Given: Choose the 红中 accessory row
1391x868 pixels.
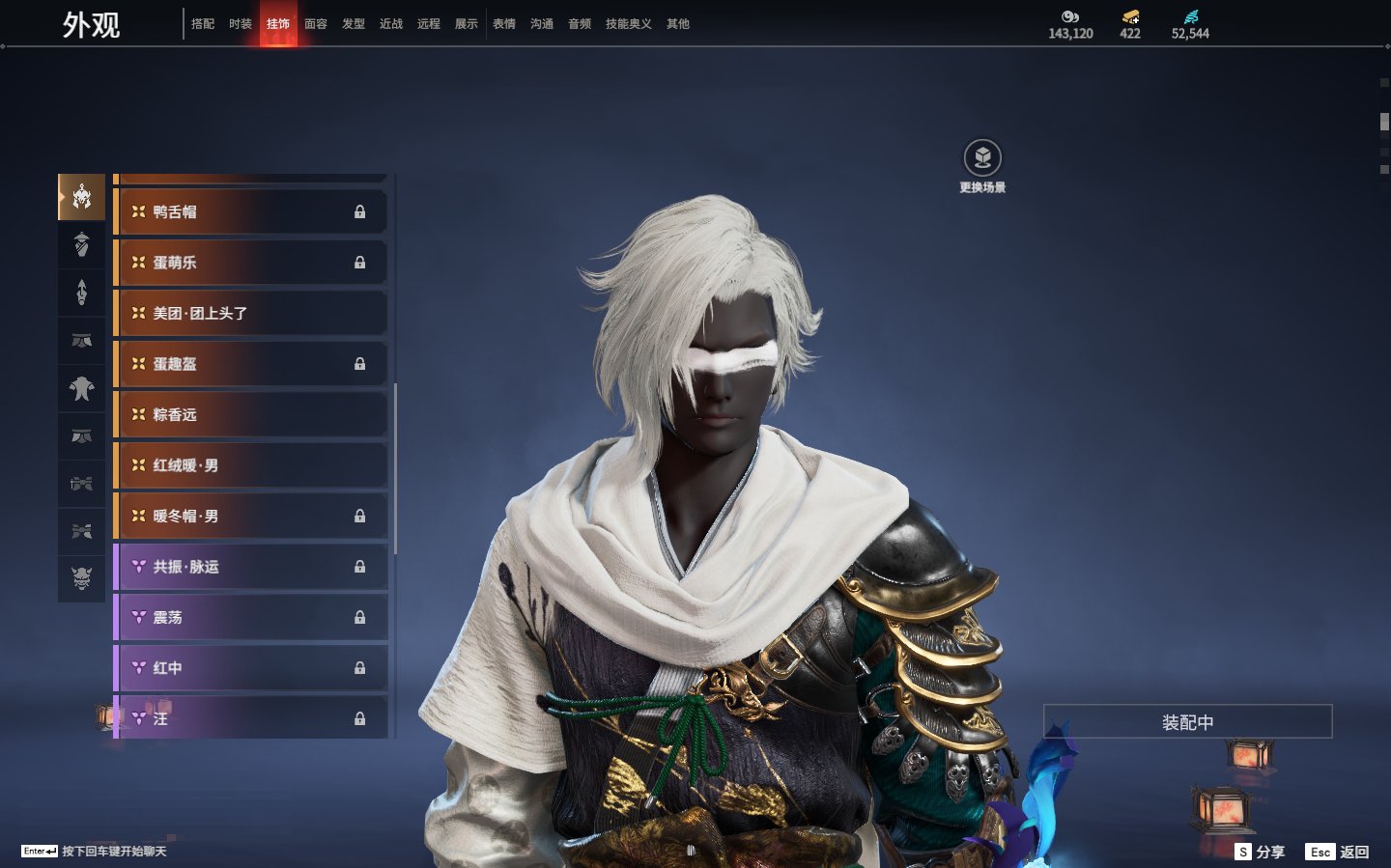Looking at the screenshot, I should [x=251, y=668].
